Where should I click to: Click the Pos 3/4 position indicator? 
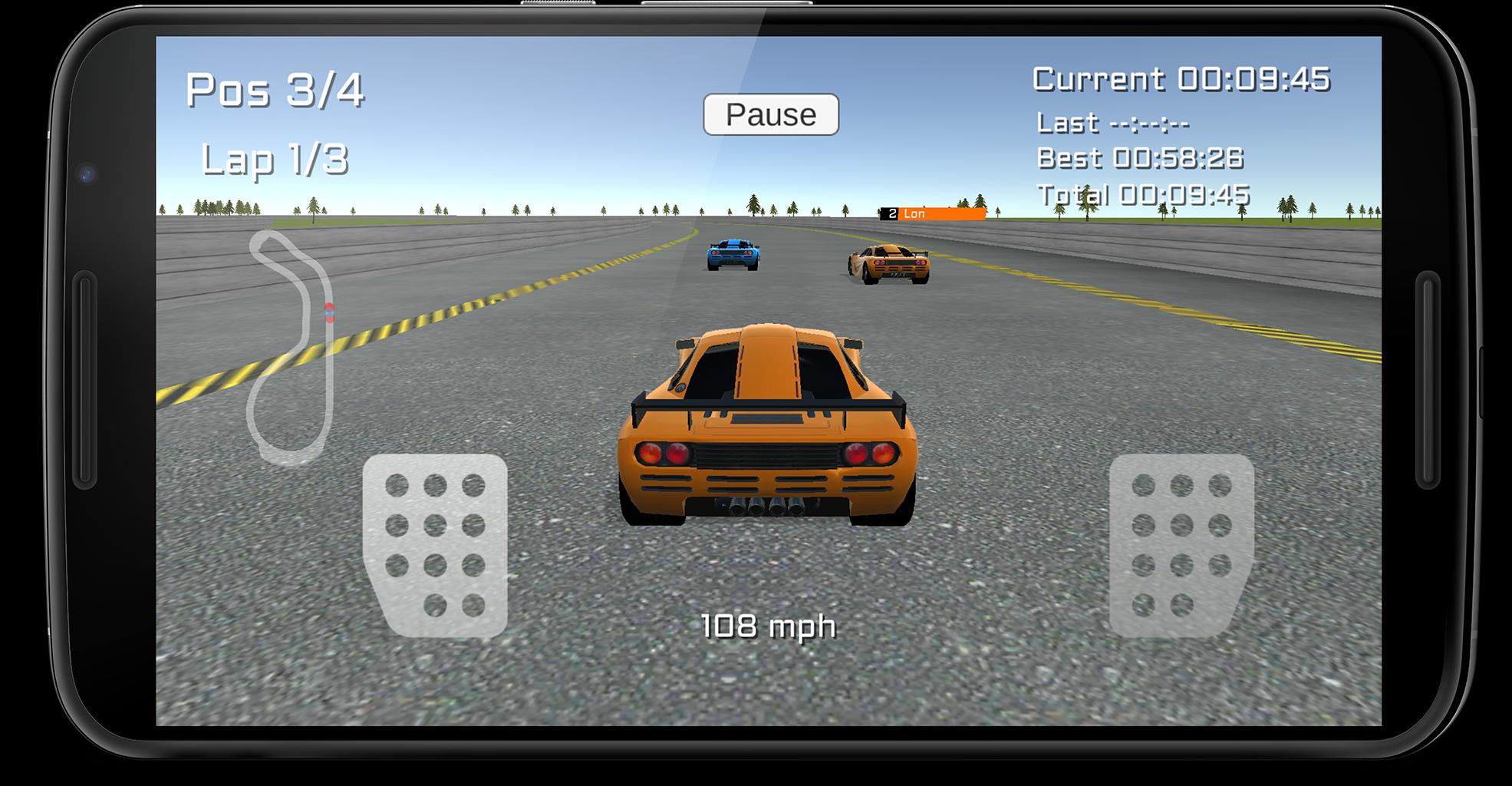tap(276, 90)
